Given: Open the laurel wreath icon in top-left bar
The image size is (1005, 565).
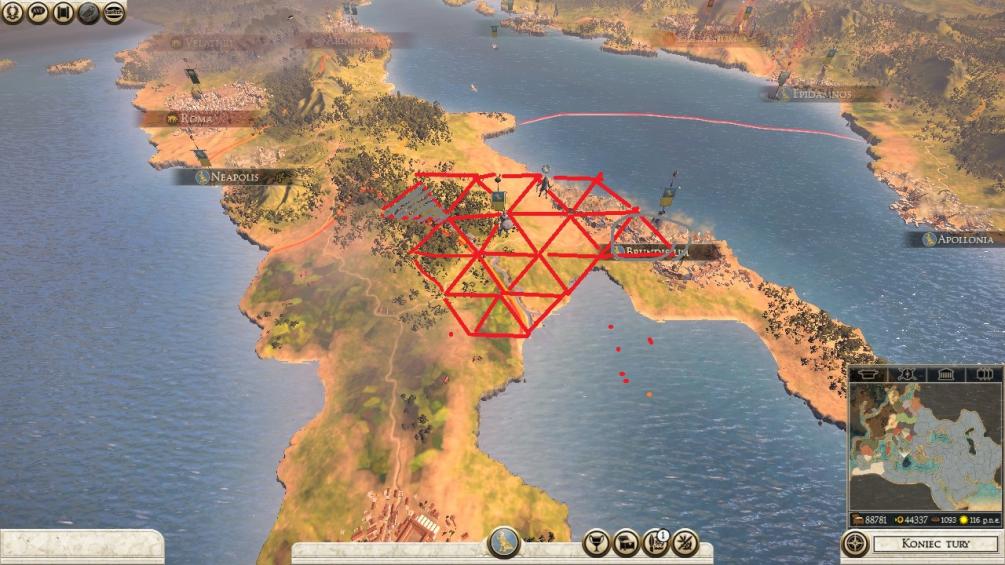Looking at the screenshot, I should 13,13.
